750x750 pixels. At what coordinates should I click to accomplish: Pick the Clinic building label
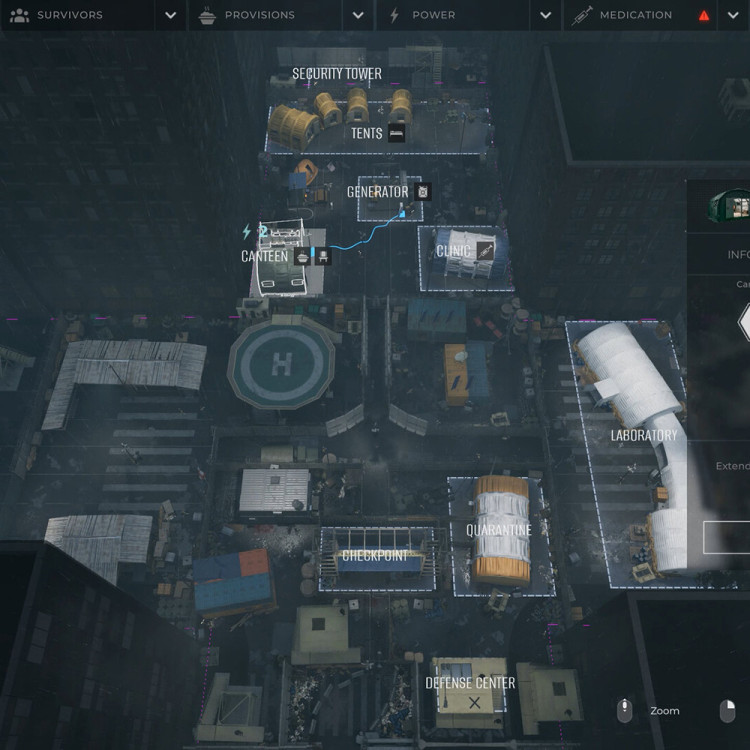coord(453,251)
